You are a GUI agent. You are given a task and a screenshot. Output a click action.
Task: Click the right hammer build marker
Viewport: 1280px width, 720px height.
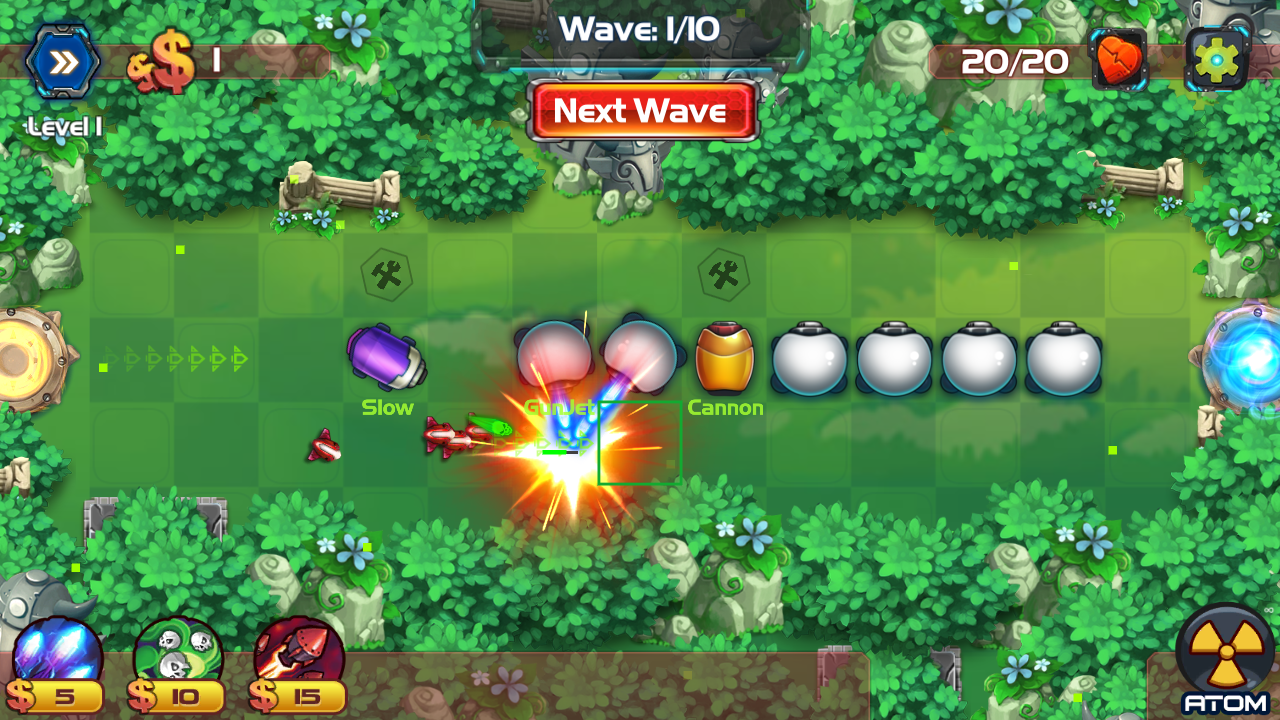(x=725, y=275)
